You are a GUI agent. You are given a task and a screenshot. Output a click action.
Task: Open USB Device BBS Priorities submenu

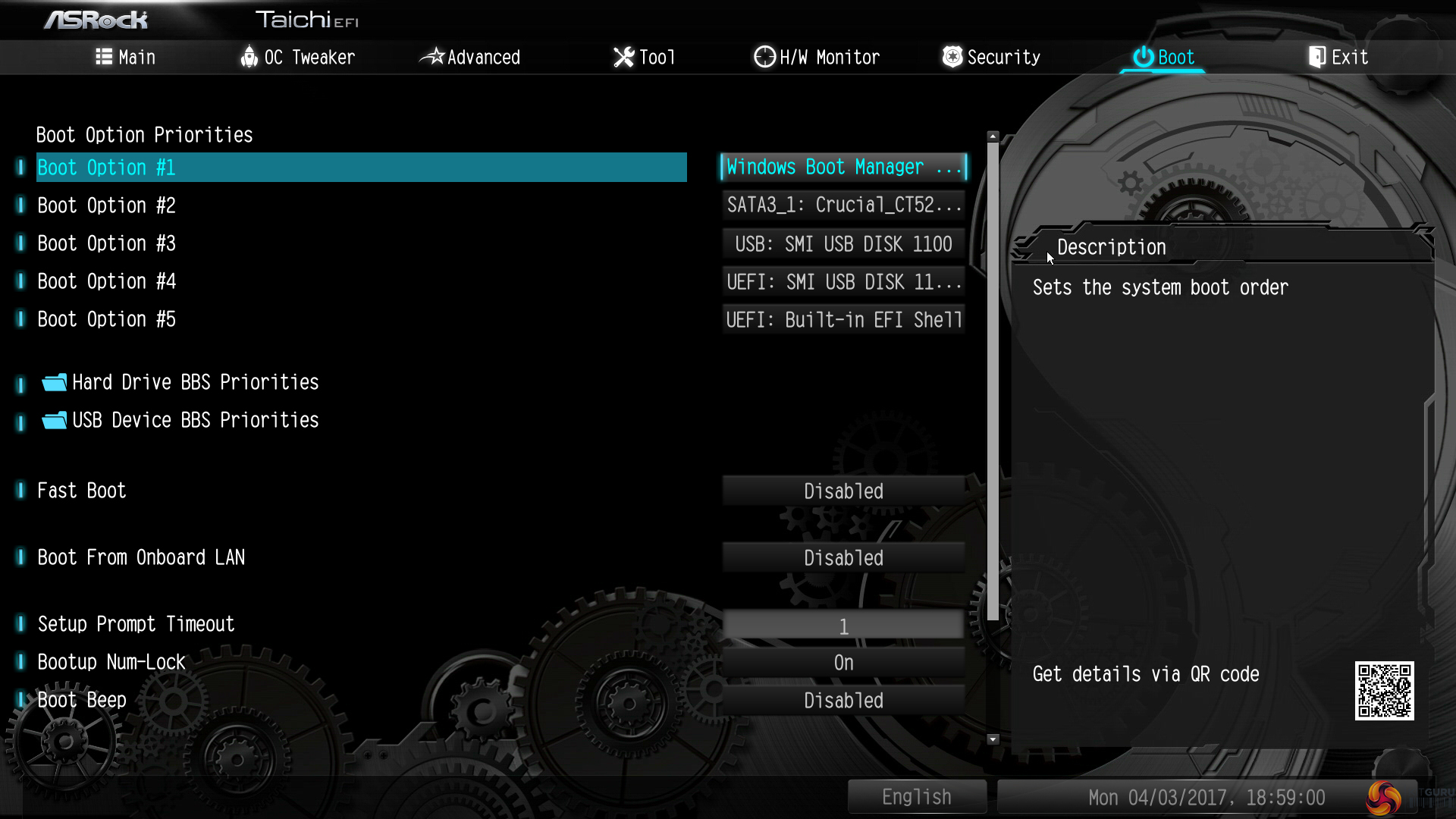click(x=195, y=420)
